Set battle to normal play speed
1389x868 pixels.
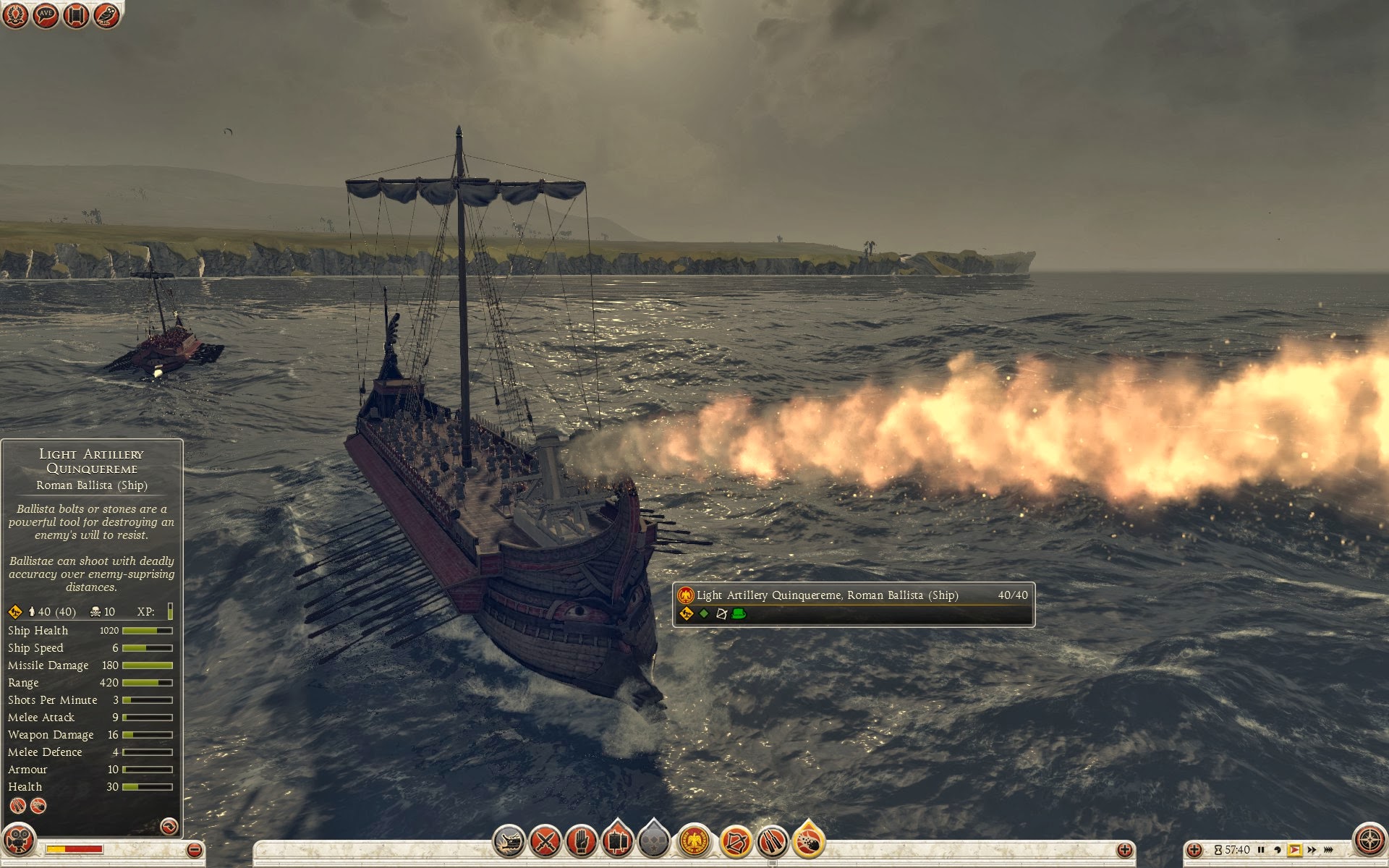1294,850
